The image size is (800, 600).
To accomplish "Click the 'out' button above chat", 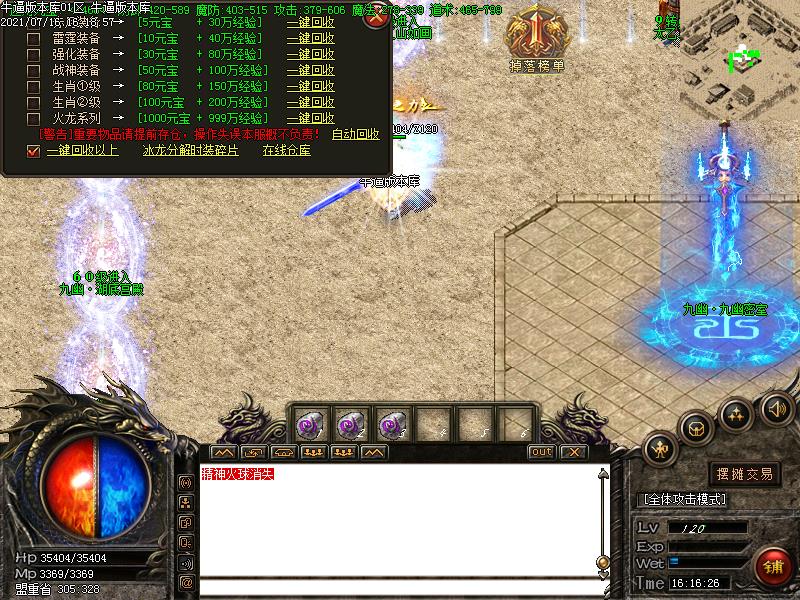I will click(541, 452).
